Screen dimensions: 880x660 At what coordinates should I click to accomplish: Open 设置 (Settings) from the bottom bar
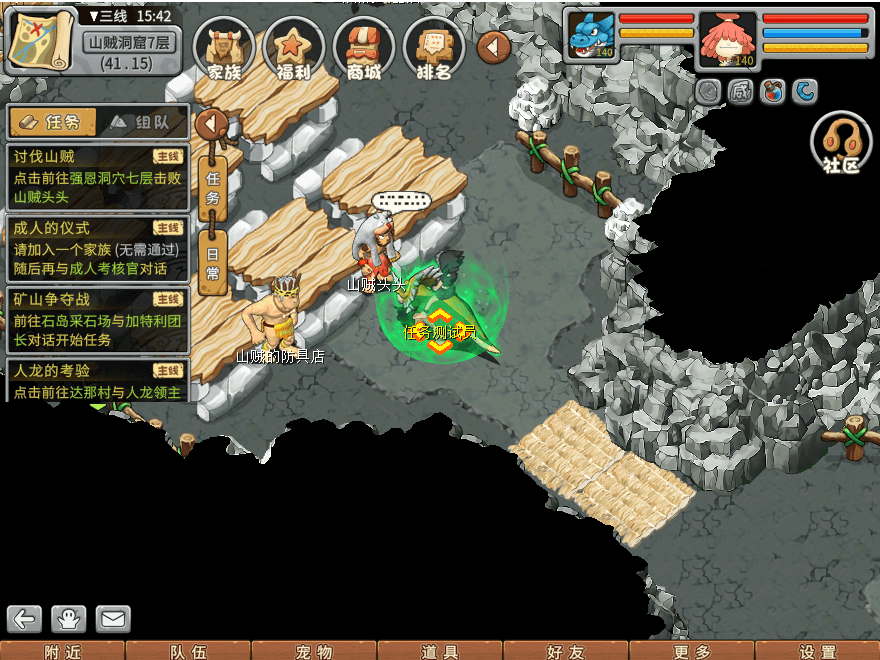point(818,651)
